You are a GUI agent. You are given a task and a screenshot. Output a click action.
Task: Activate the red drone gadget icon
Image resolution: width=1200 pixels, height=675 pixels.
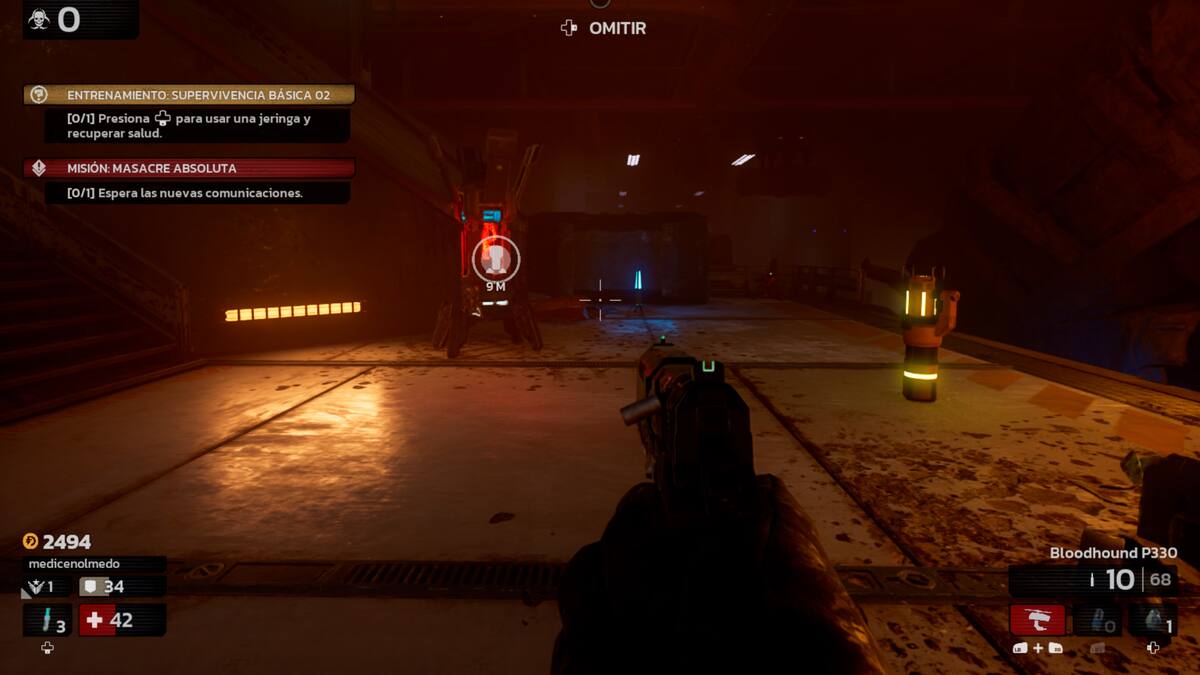click(1037, 620)
